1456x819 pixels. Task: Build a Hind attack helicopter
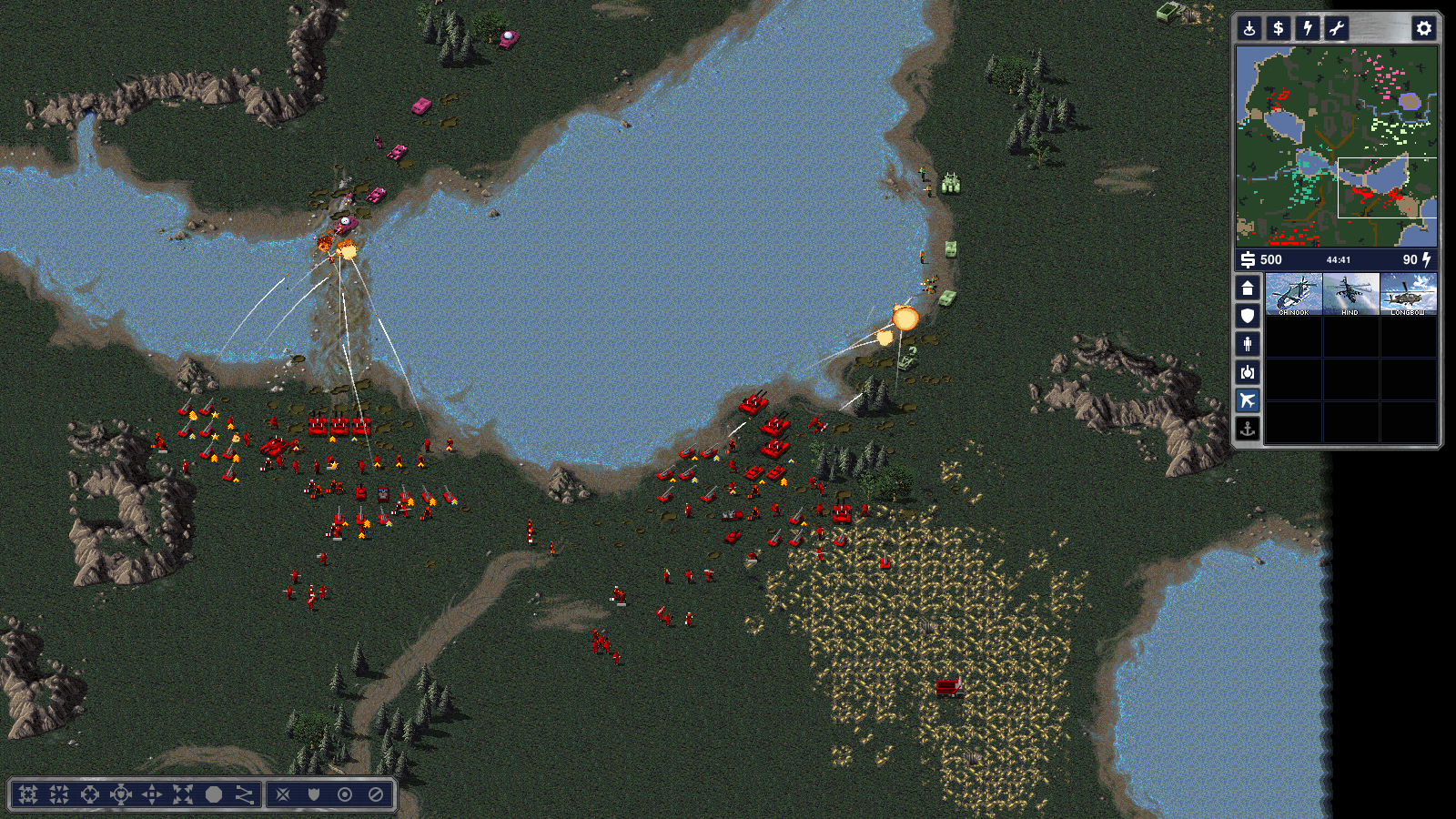point(1350,294)
